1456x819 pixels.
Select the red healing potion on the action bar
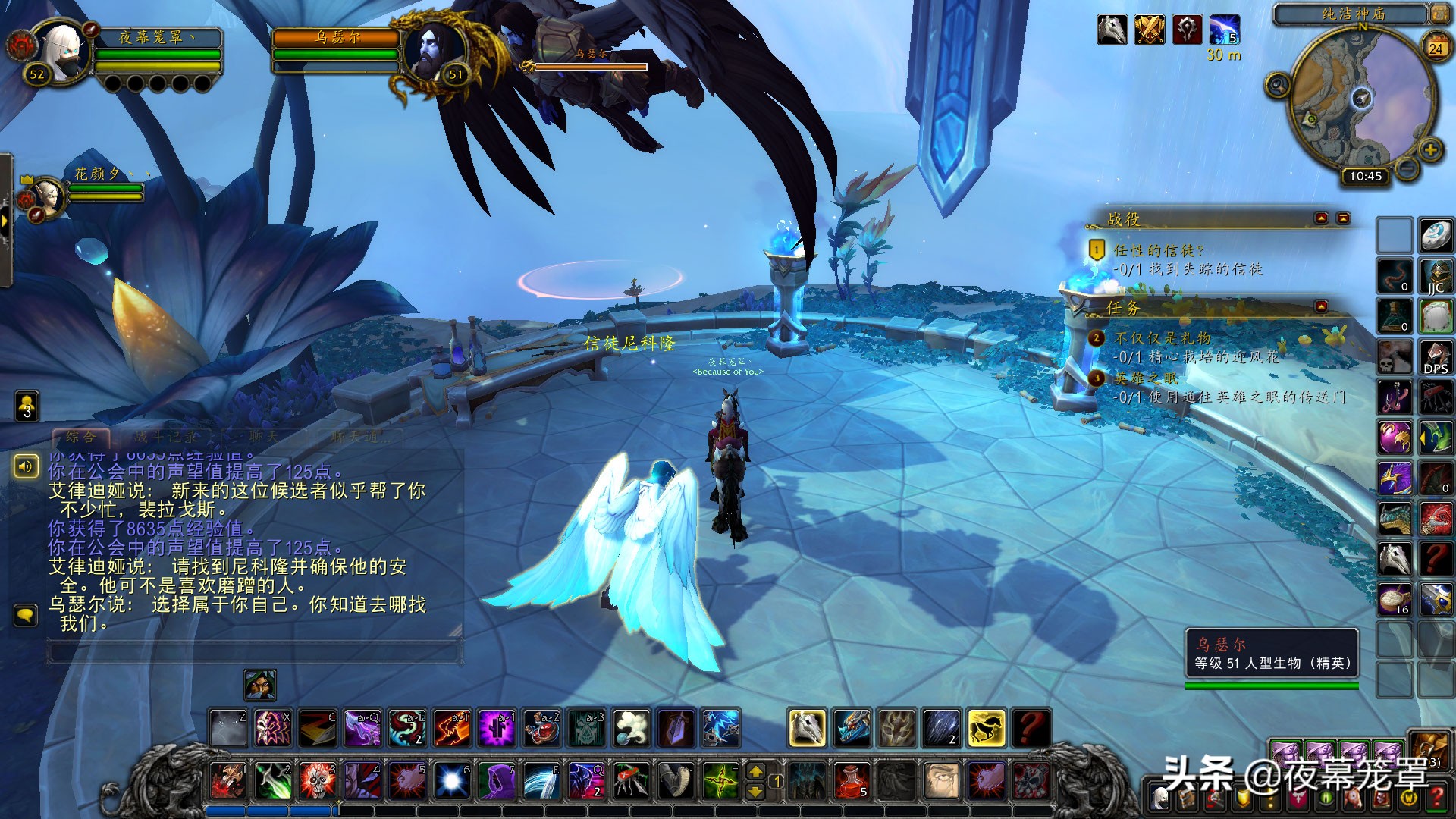coord(852,781)
